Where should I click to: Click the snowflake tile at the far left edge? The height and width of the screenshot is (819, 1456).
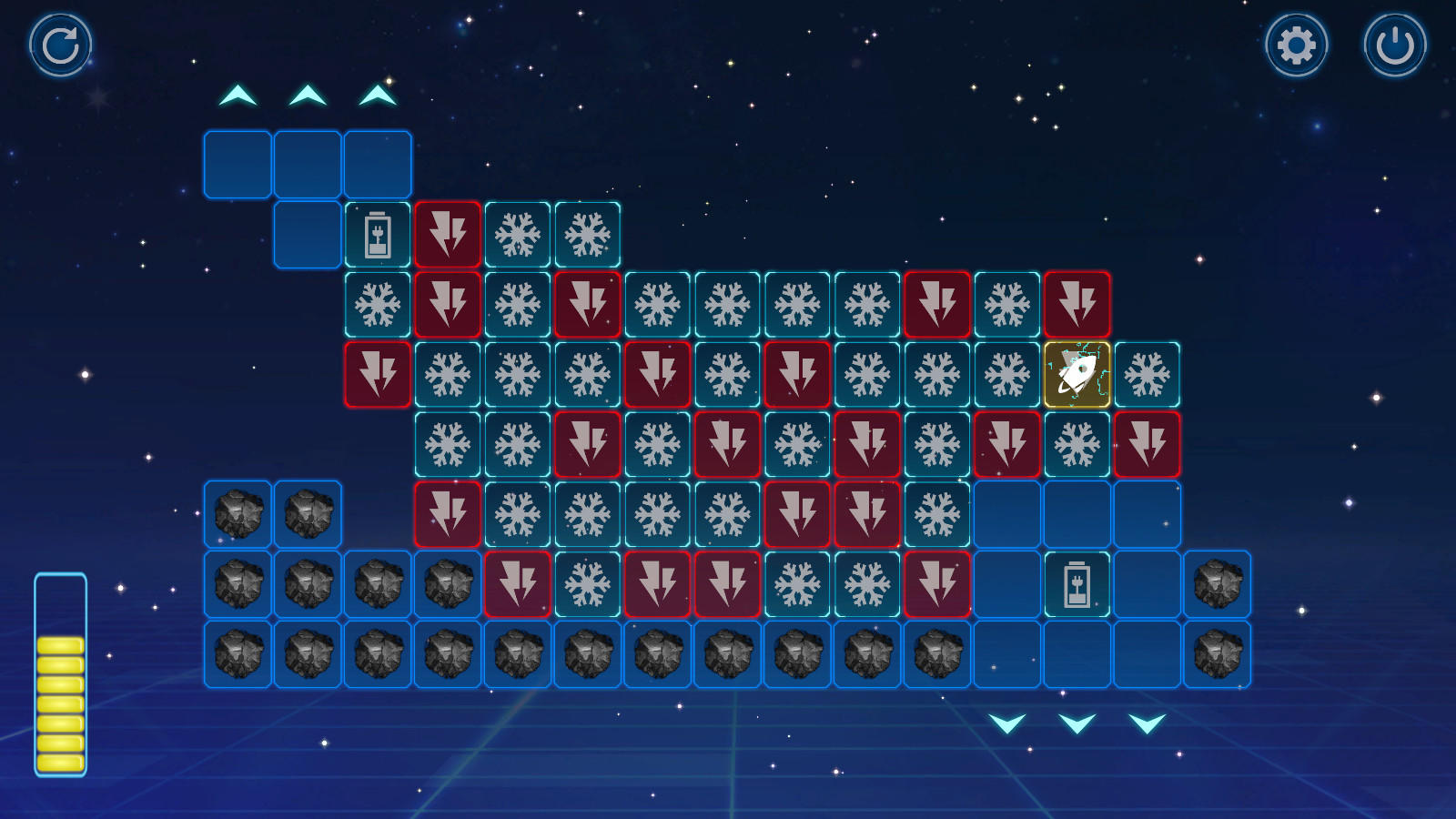[377, 303]
